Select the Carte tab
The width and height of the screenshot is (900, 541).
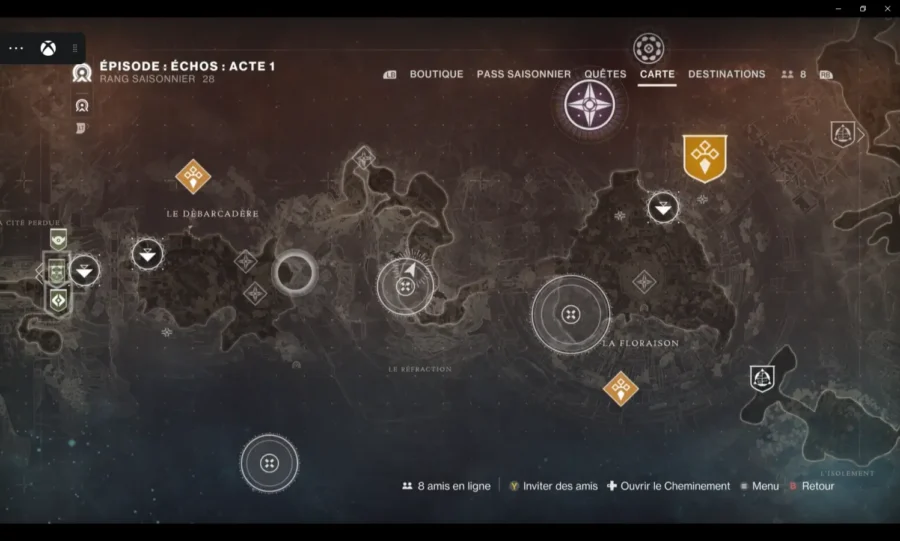pyautogui.click(x=657, y=74)
